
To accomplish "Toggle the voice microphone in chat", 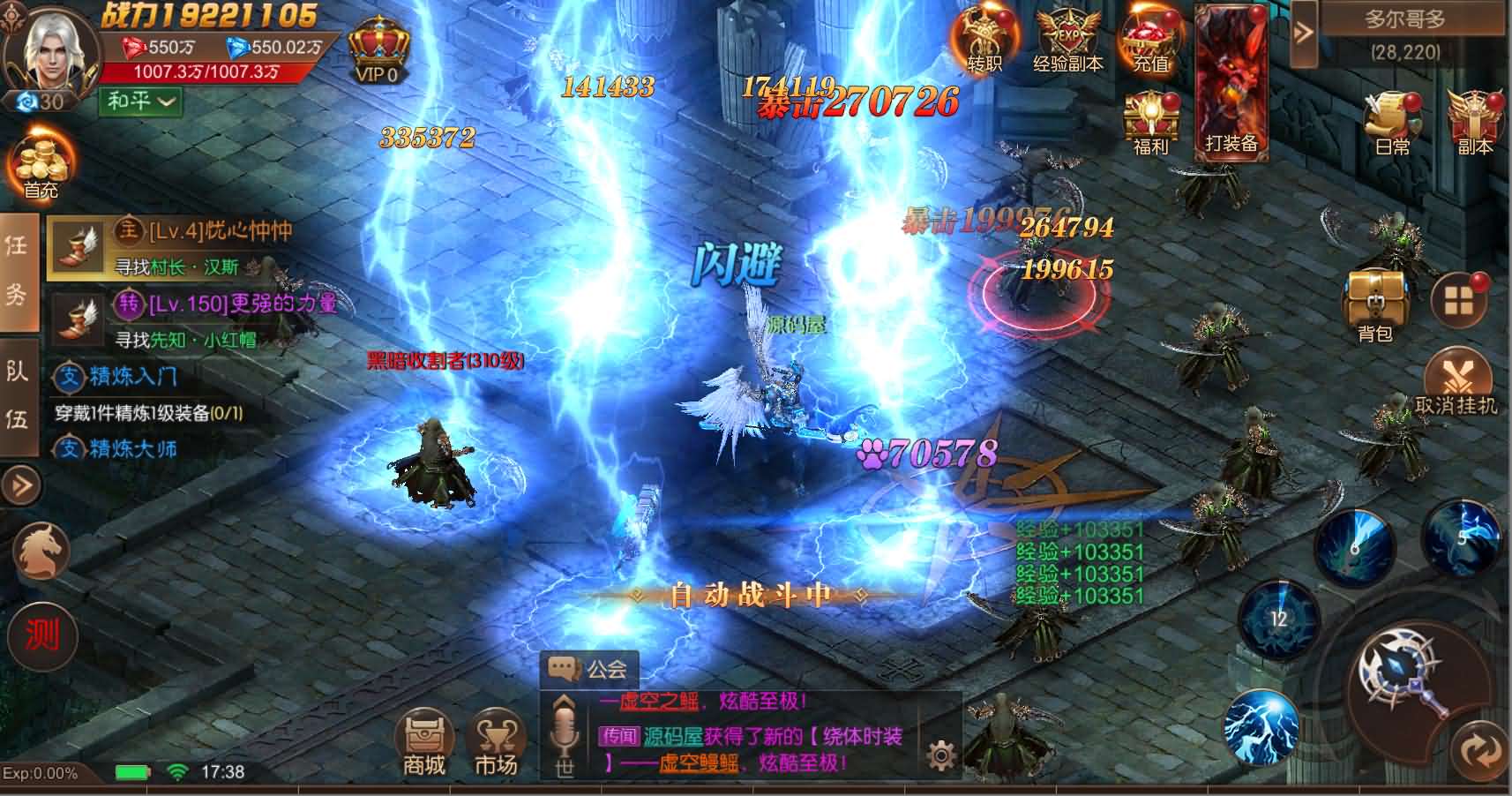I will [x=565, y=732].
